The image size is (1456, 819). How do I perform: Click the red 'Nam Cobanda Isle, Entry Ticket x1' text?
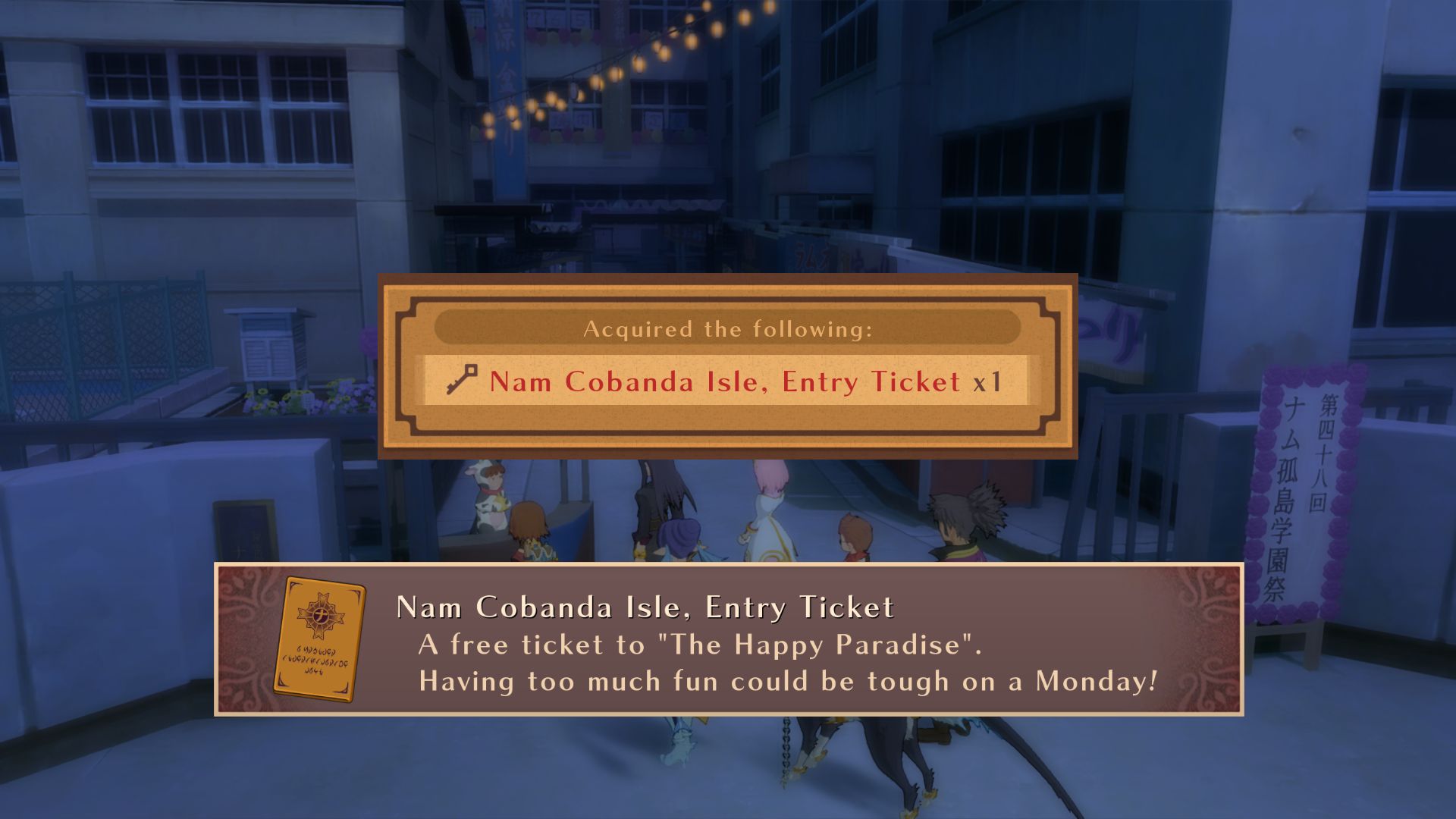click(720, 383)
